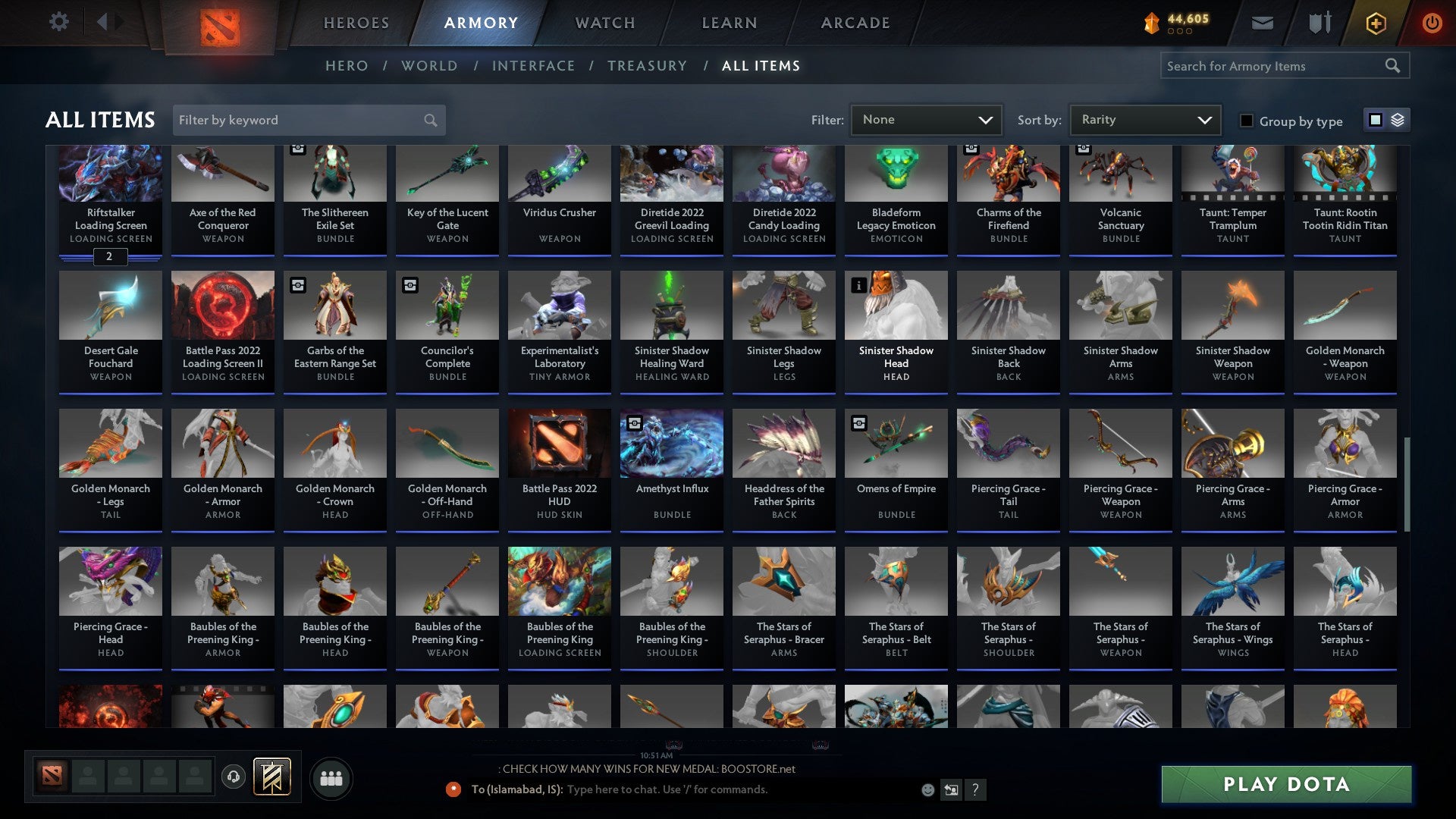This screenshot has height=819, width=1456.
Task: Click the emoticon smiley in chat bar
Action: [x=927, y=789]
